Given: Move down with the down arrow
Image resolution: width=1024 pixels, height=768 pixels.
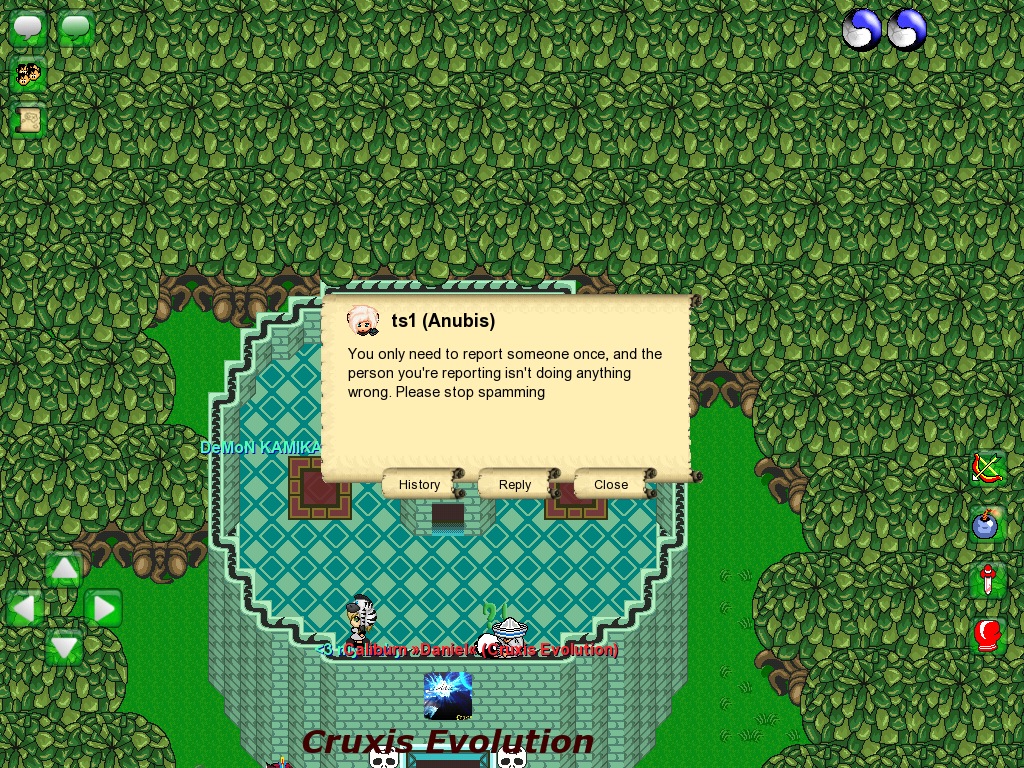Looking at the screenshot, I should point(64,647).
